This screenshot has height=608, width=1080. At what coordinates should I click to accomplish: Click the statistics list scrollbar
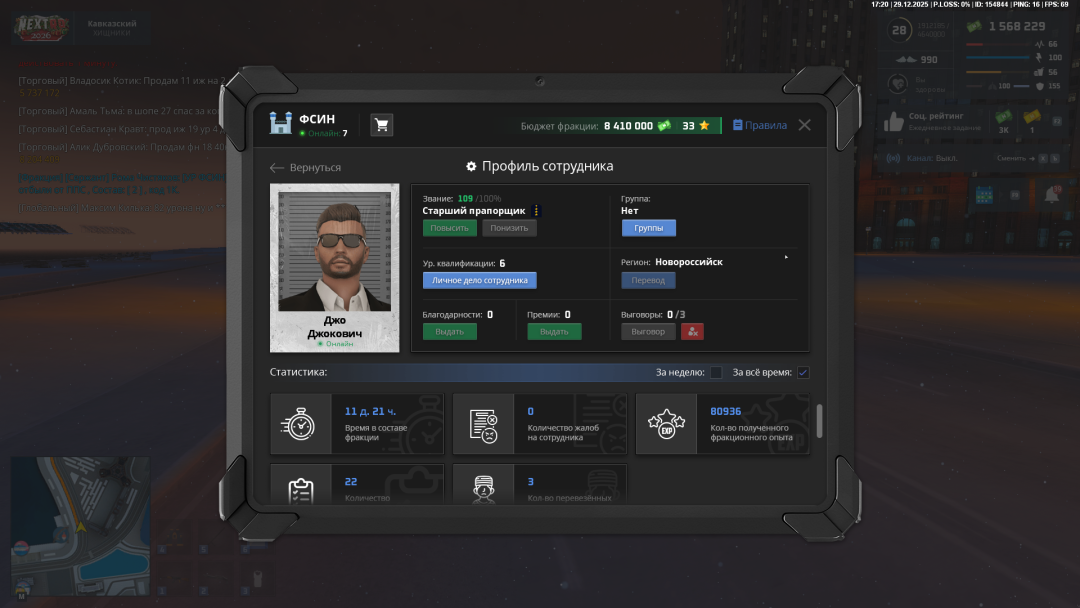(x=820, y=421)
